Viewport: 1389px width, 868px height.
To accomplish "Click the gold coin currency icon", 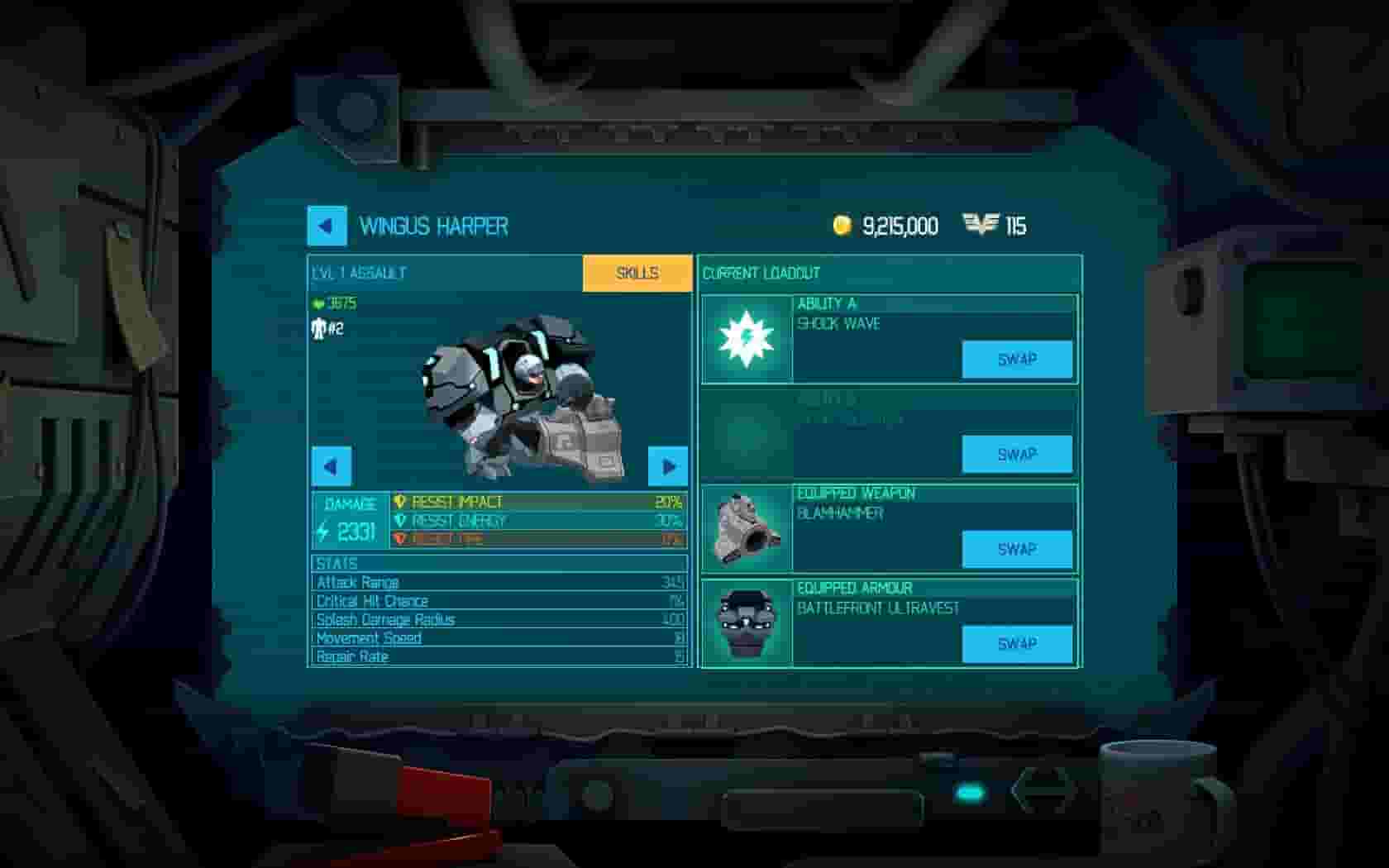I will pyautogui.click(x=842, y=223).
